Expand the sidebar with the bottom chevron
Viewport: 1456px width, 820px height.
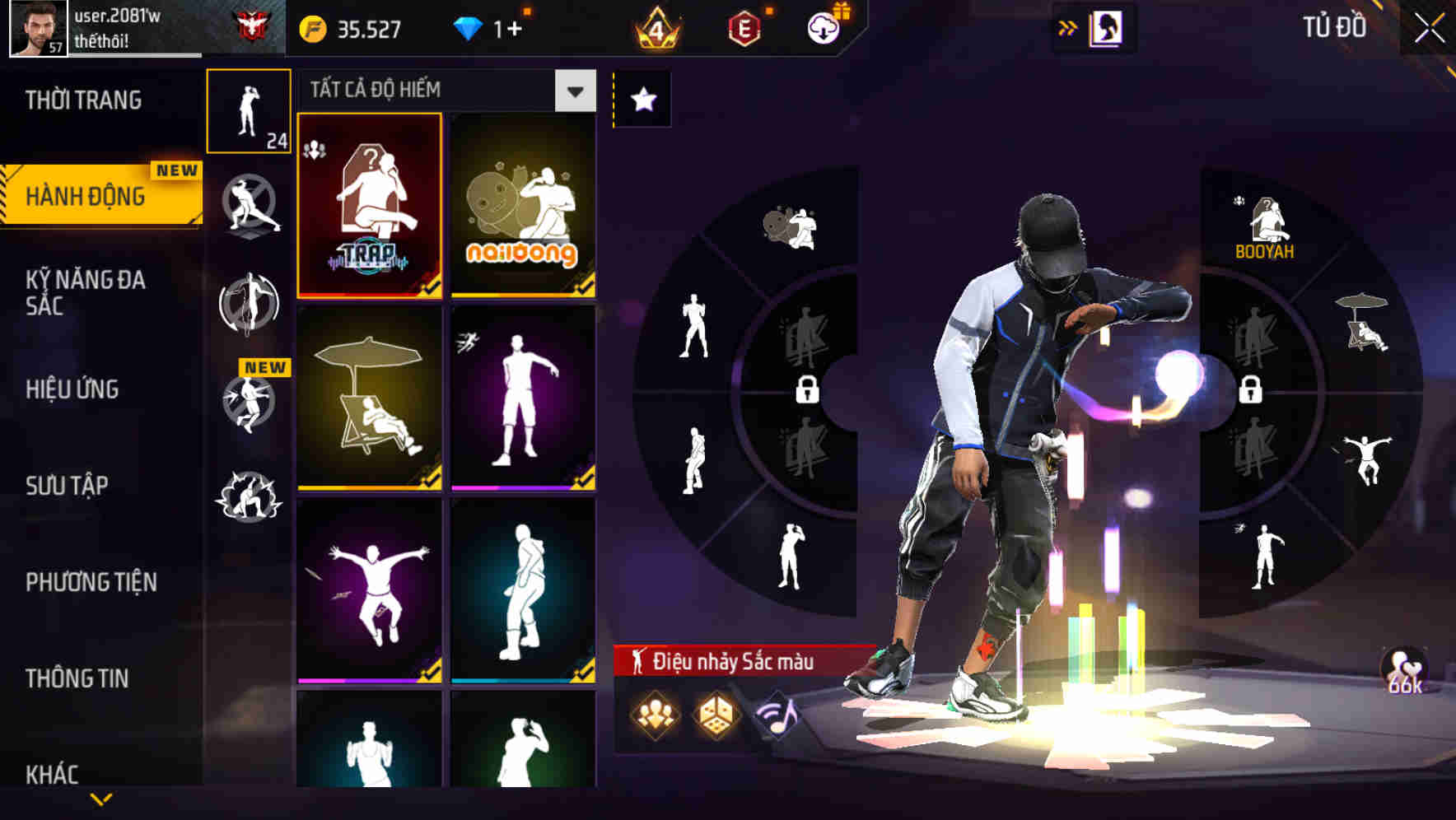tap(101, 800)
